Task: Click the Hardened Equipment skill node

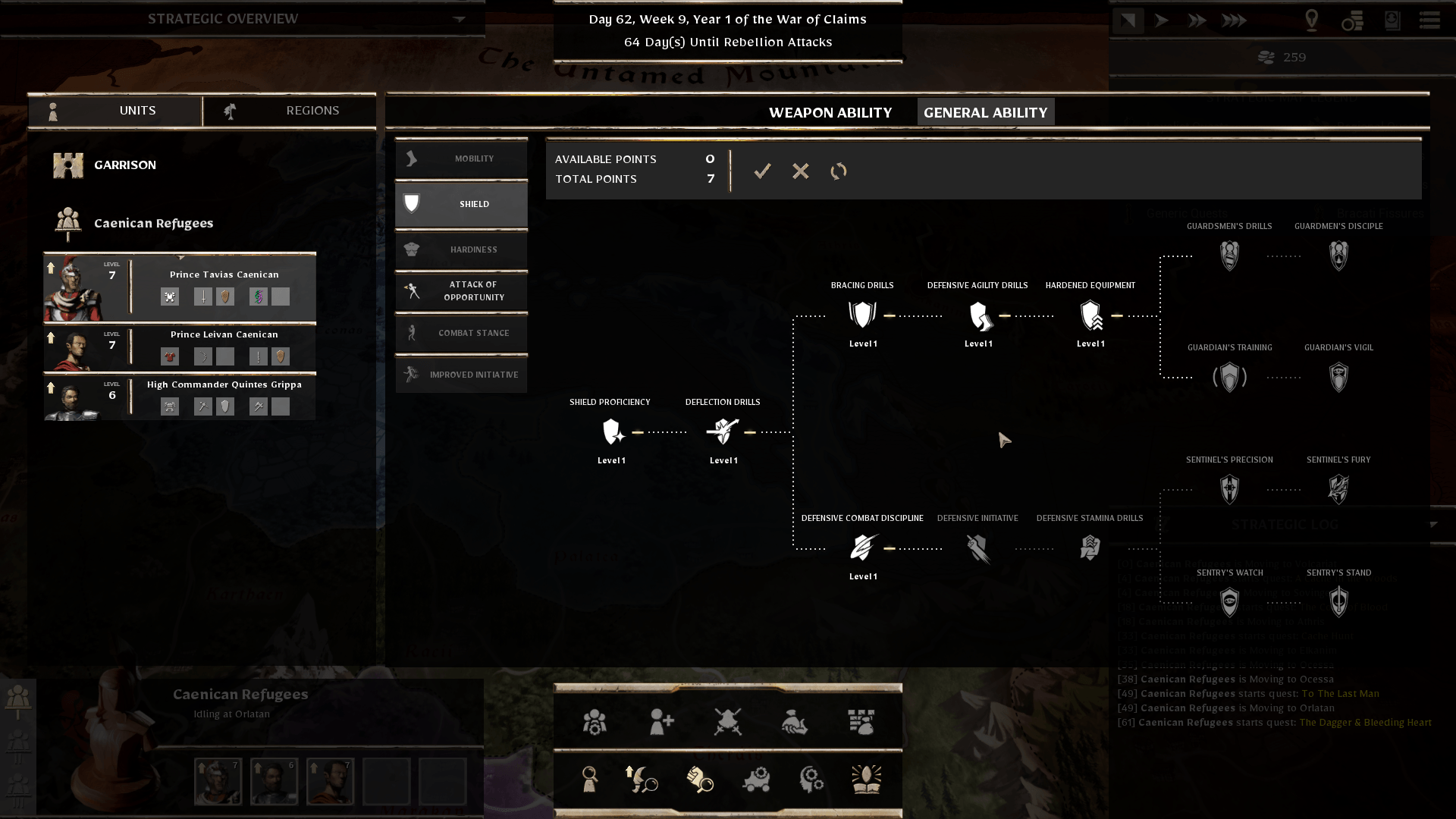Action: coord(1090,315)
